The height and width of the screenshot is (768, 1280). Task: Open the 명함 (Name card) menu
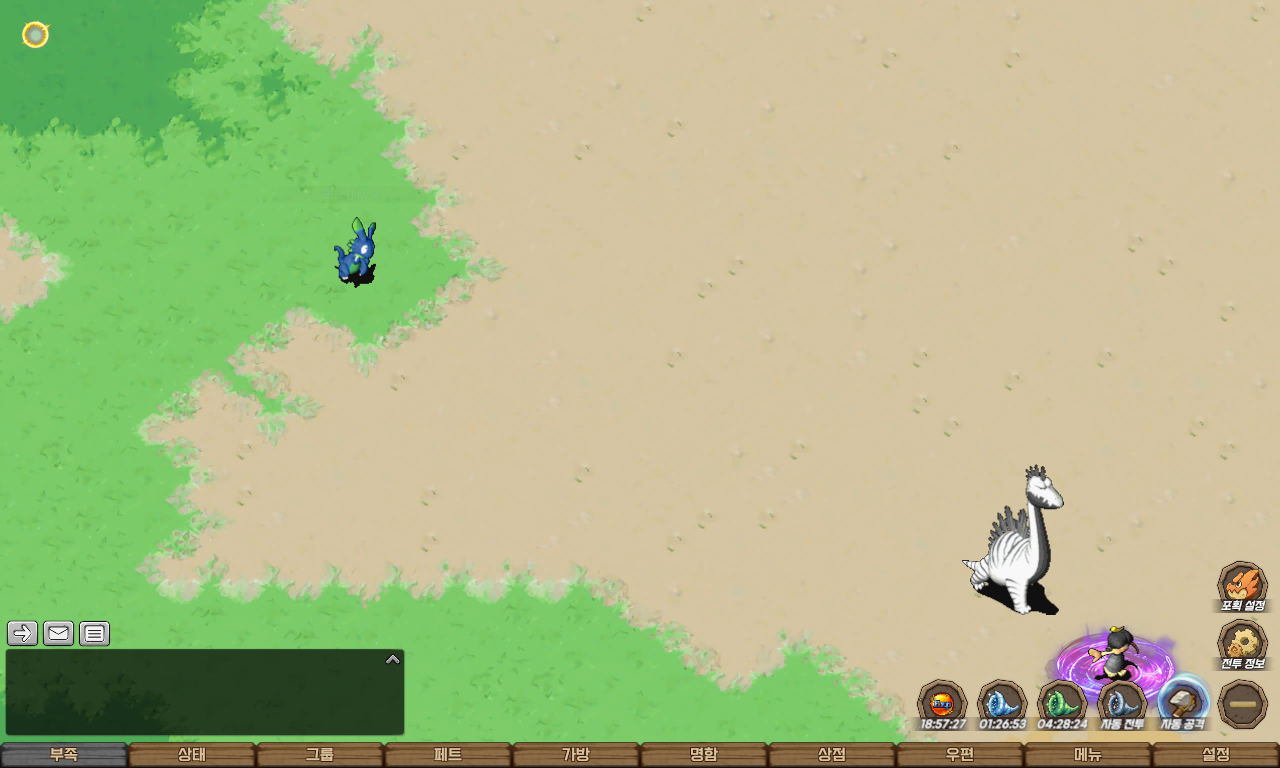pyautogui.click(x=704, y=755)
